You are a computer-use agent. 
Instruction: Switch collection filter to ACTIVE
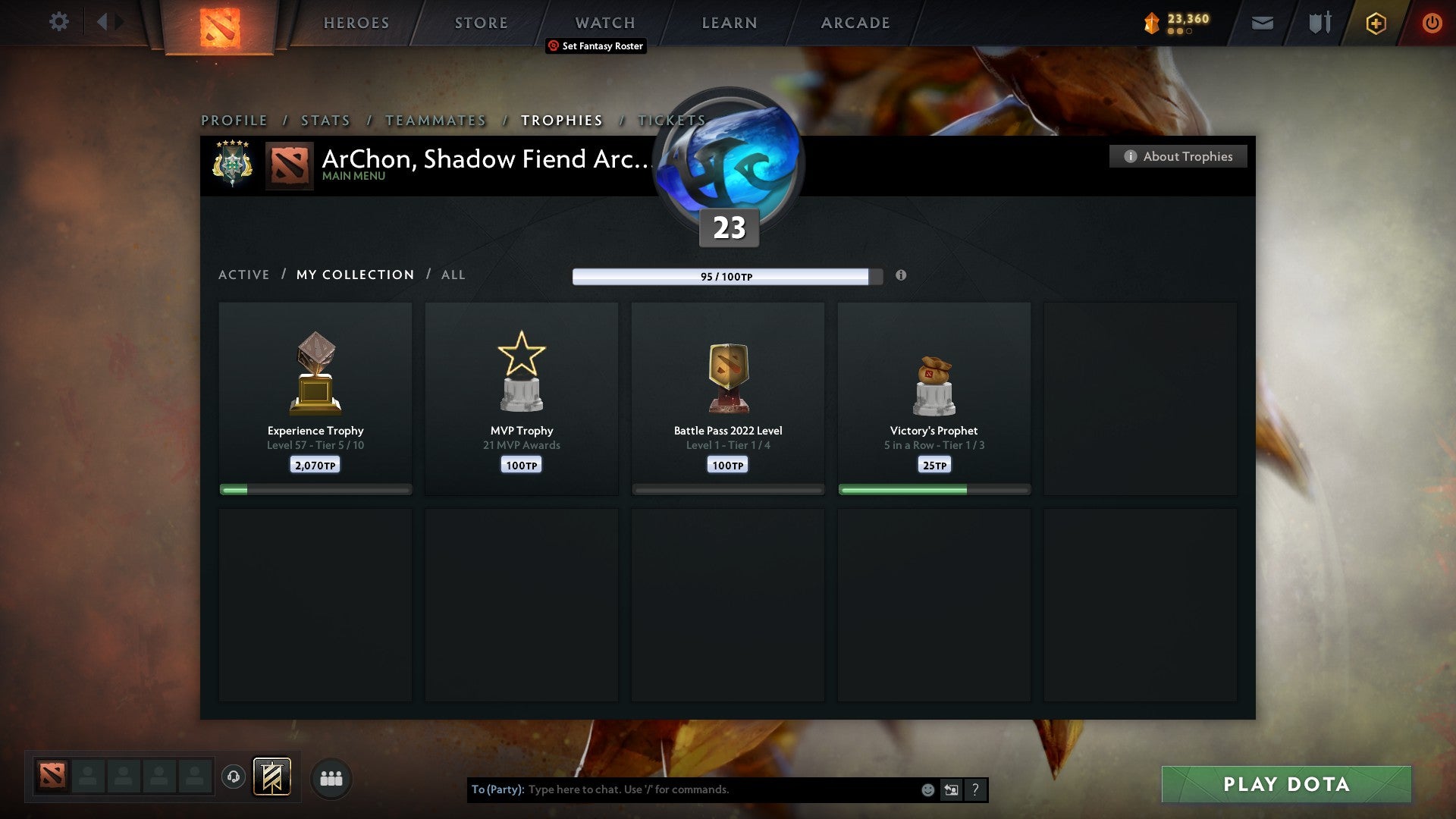point(244,275)
